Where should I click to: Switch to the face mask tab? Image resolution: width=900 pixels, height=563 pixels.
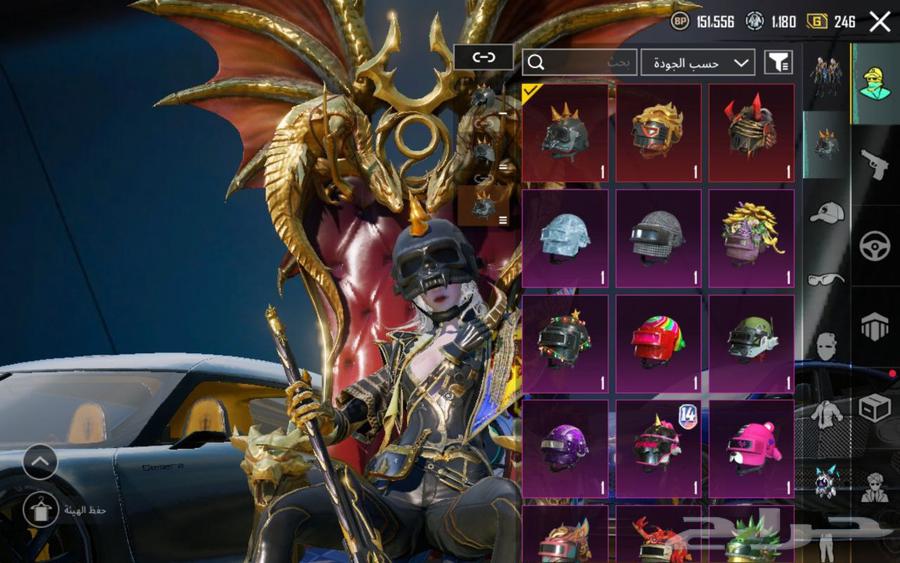827,346
